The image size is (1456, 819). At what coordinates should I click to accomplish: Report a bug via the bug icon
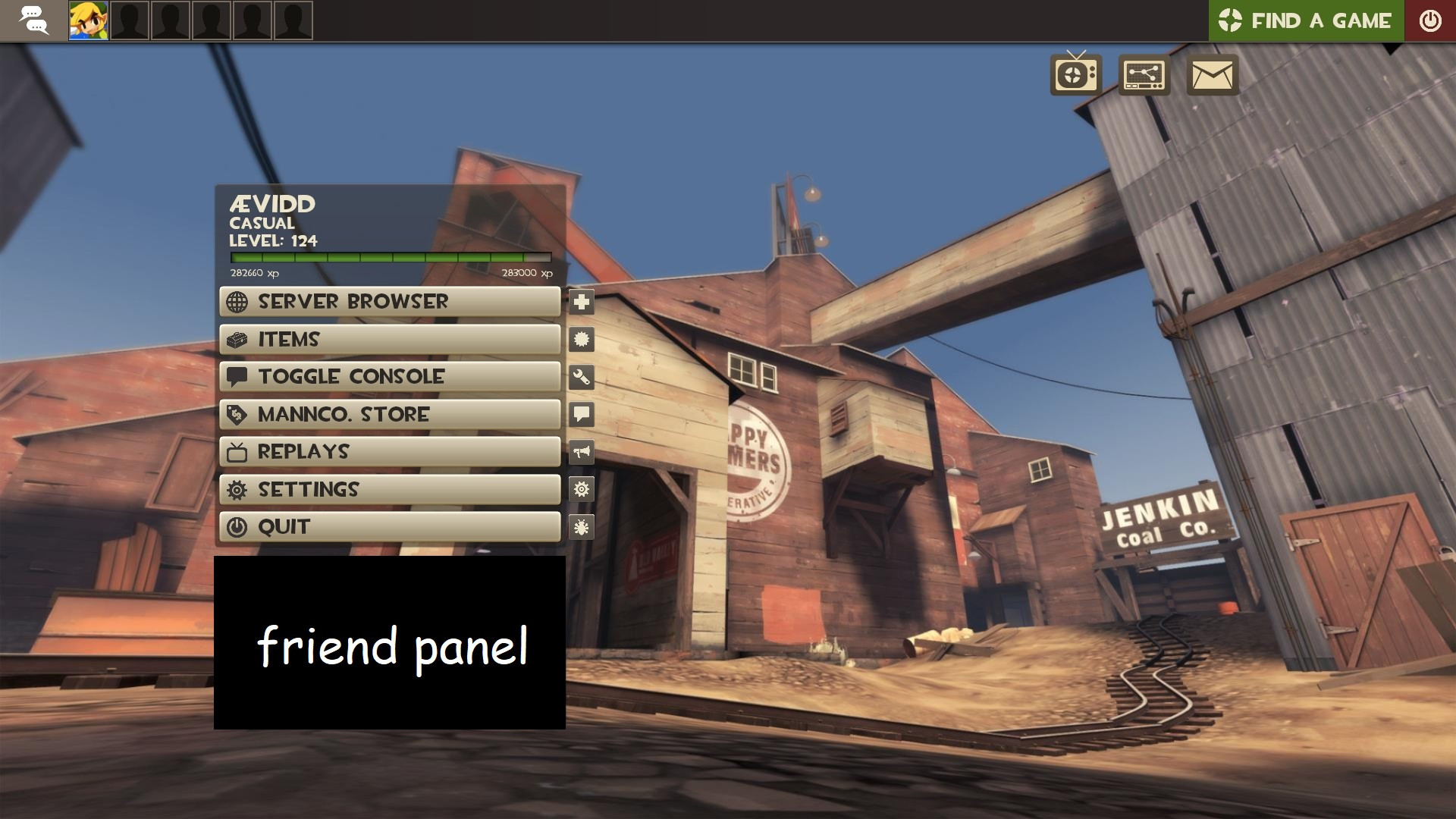(580, 527)
